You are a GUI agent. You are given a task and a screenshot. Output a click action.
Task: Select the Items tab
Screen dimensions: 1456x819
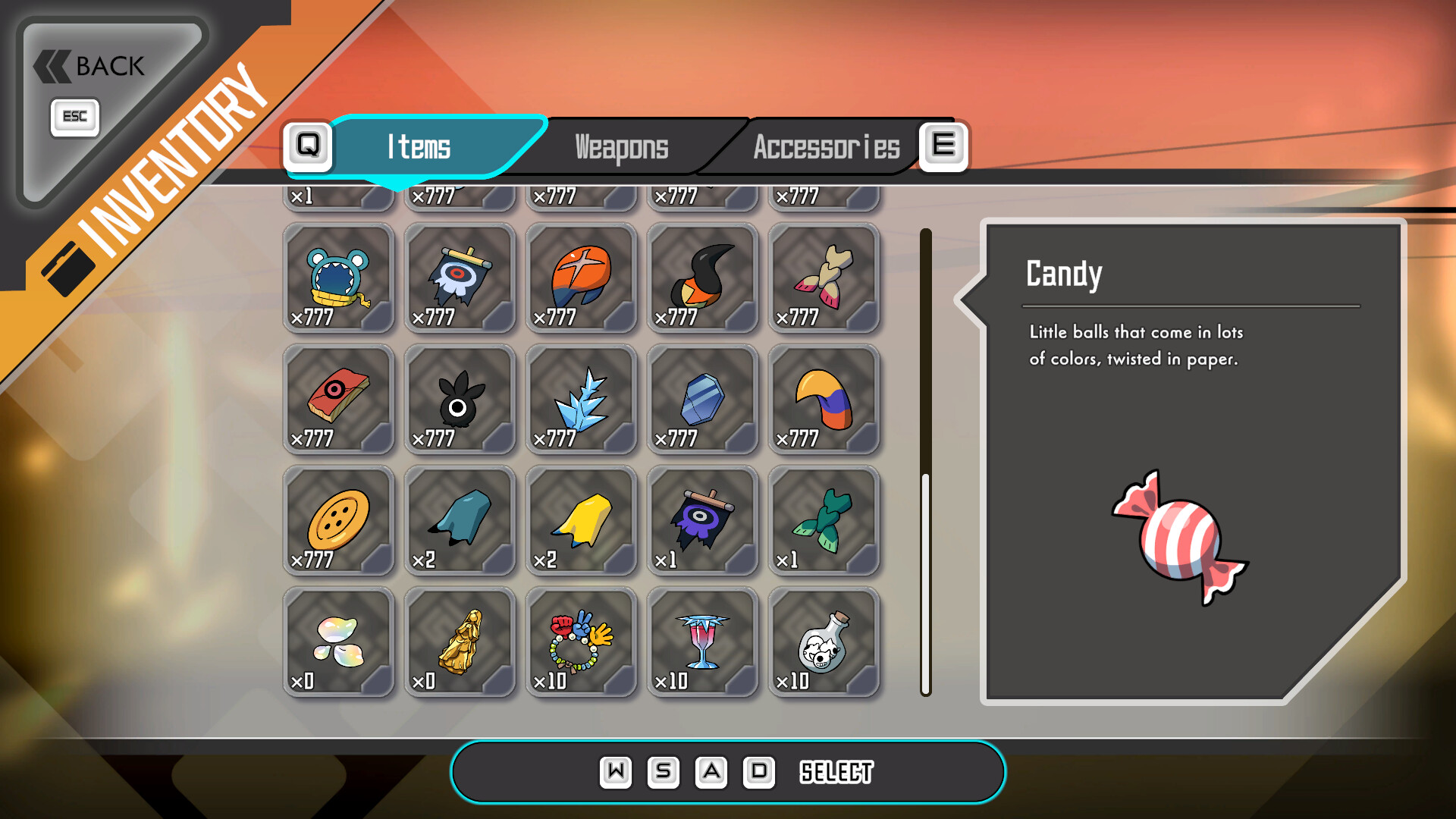click(x=419, y=147)
